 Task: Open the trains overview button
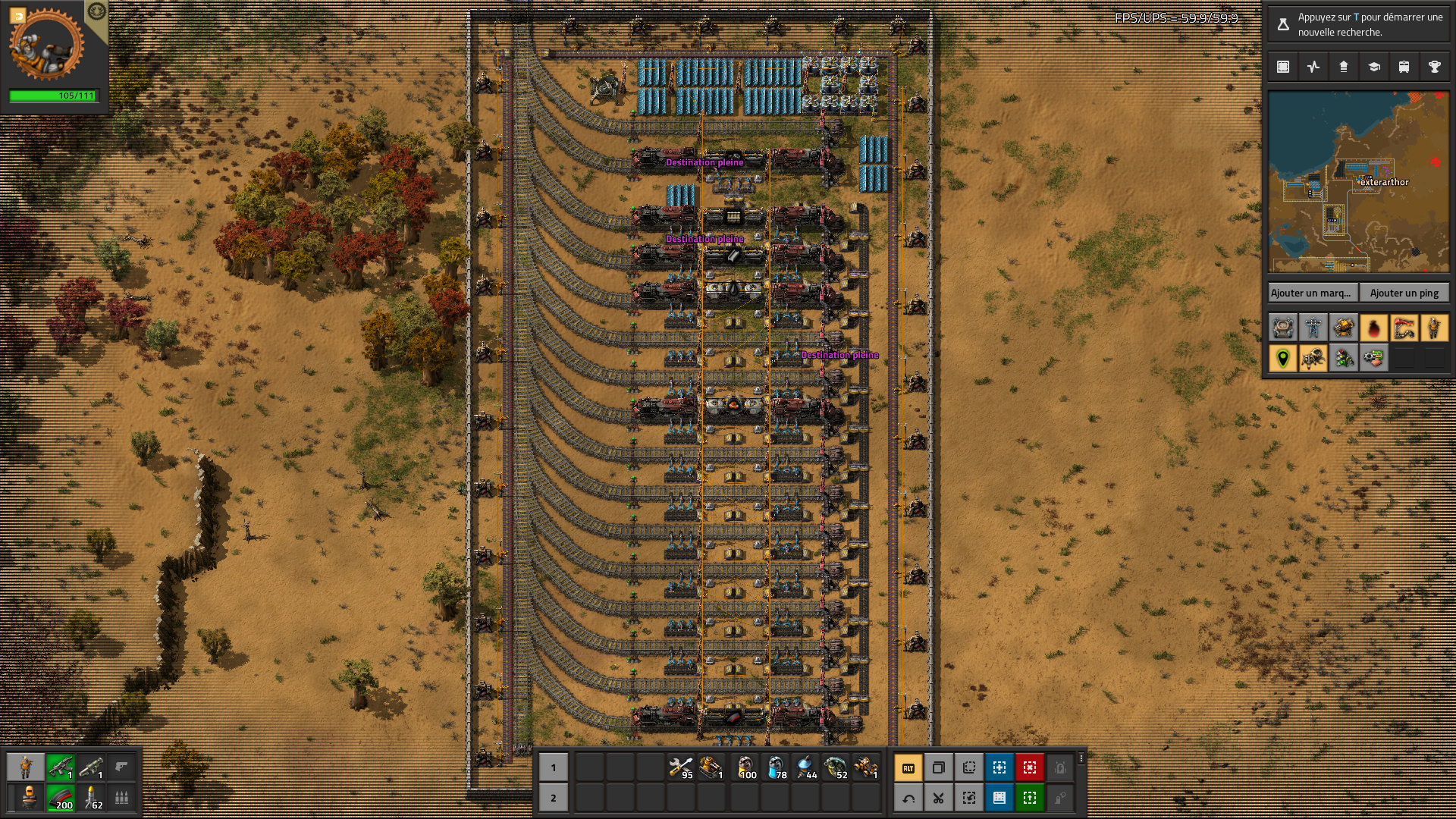[1404, 67]
